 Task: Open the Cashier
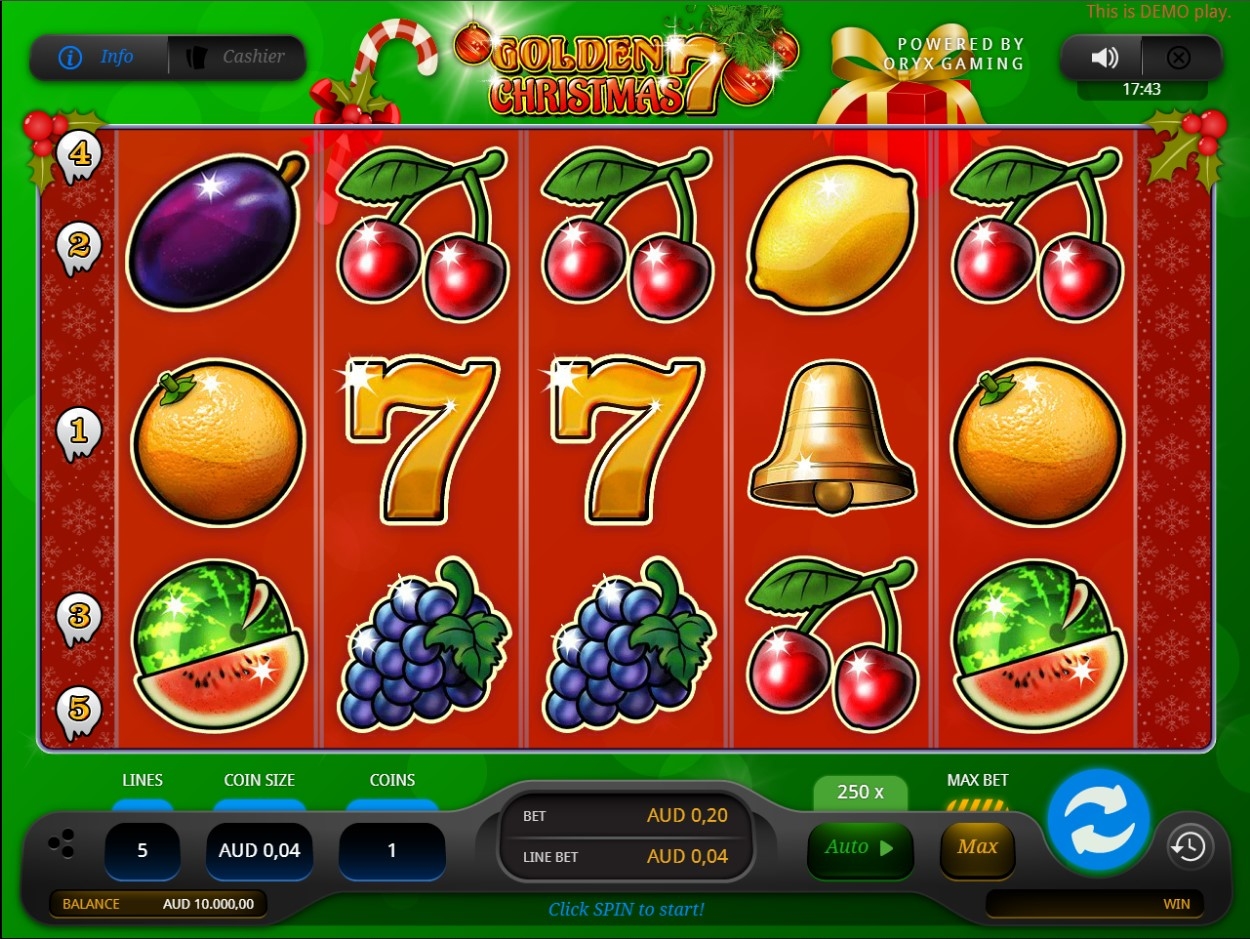238,57
